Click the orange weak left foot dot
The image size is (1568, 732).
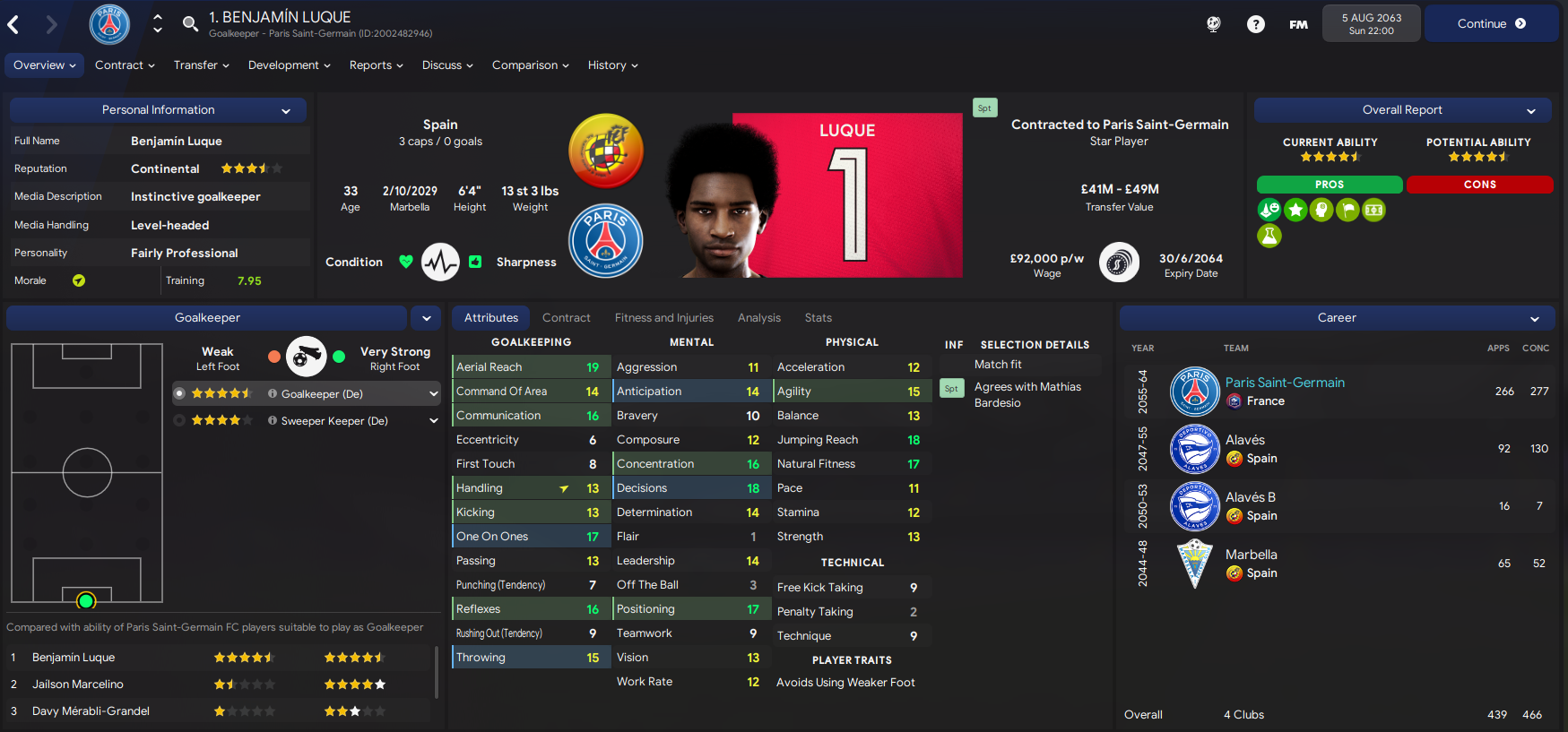tap(273, 355)
